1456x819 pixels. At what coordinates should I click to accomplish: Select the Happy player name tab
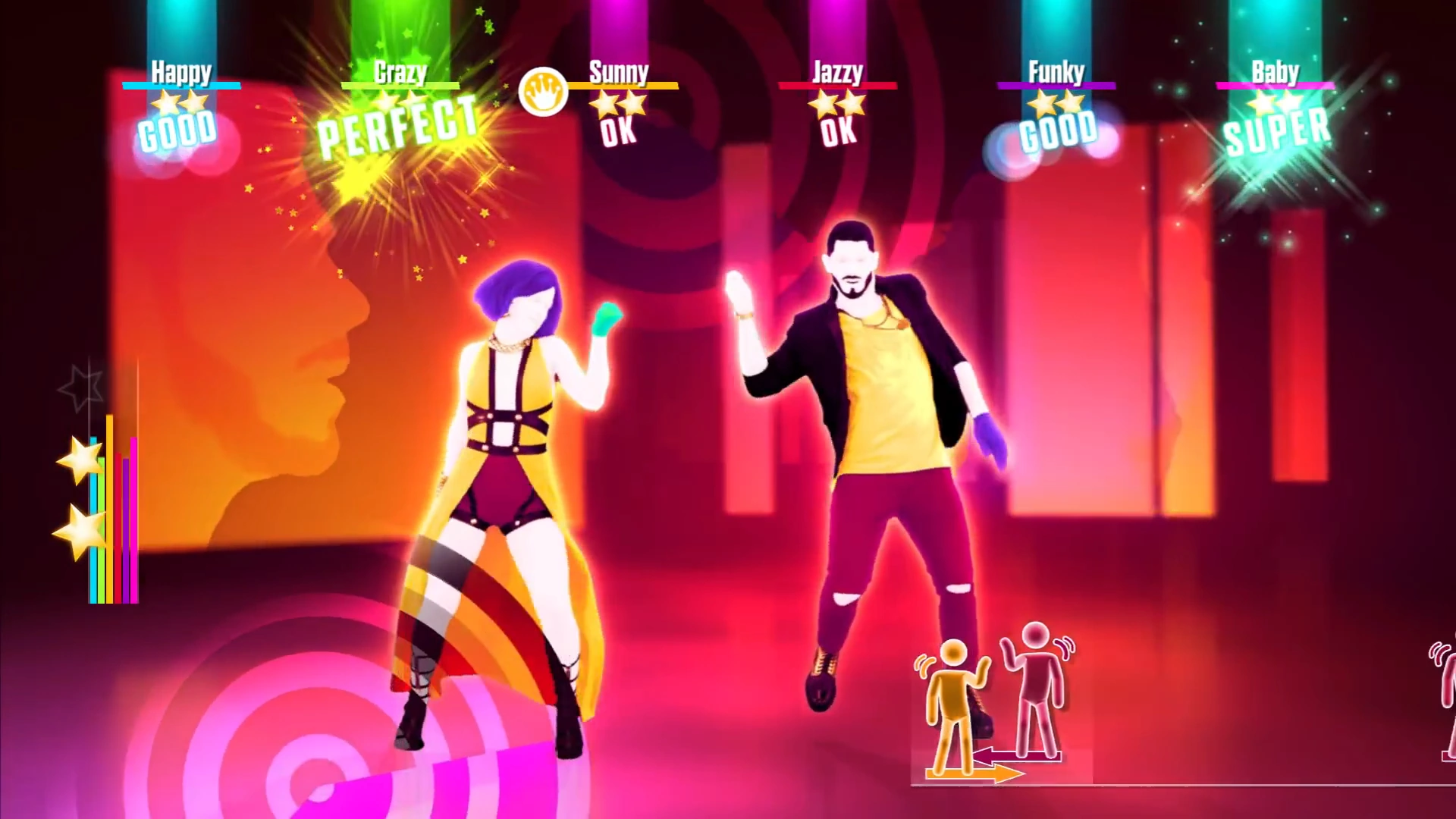point(180,74)
